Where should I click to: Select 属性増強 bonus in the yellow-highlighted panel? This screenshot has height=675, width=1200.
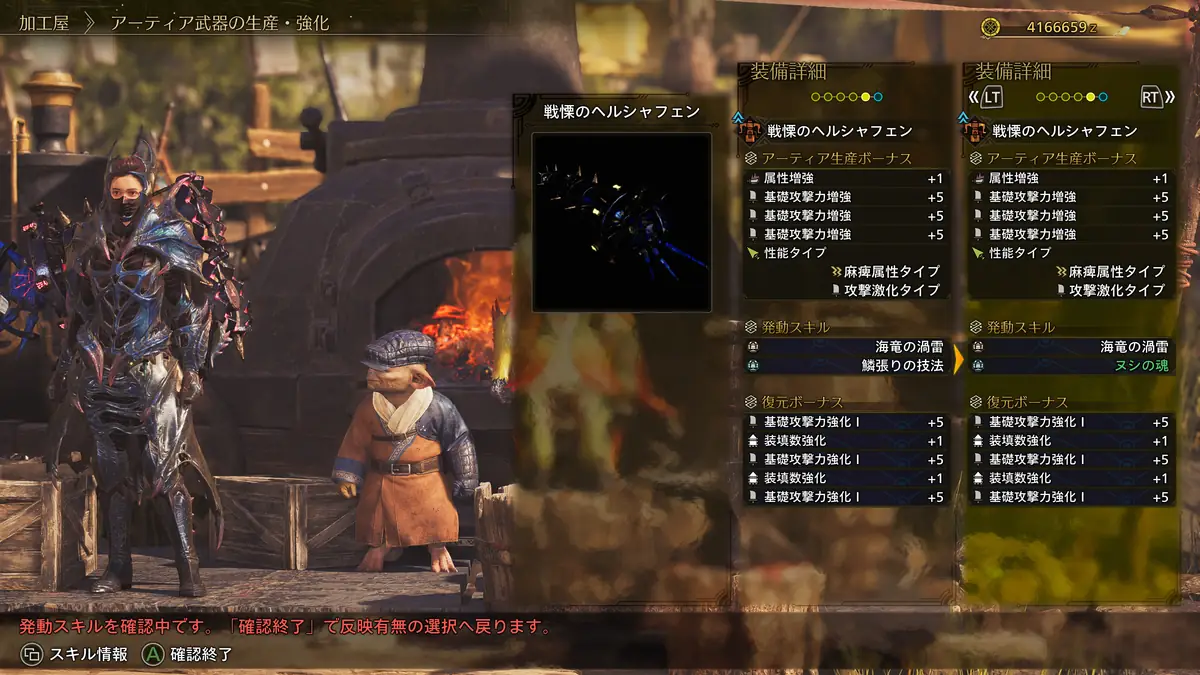coord(1071,178)
